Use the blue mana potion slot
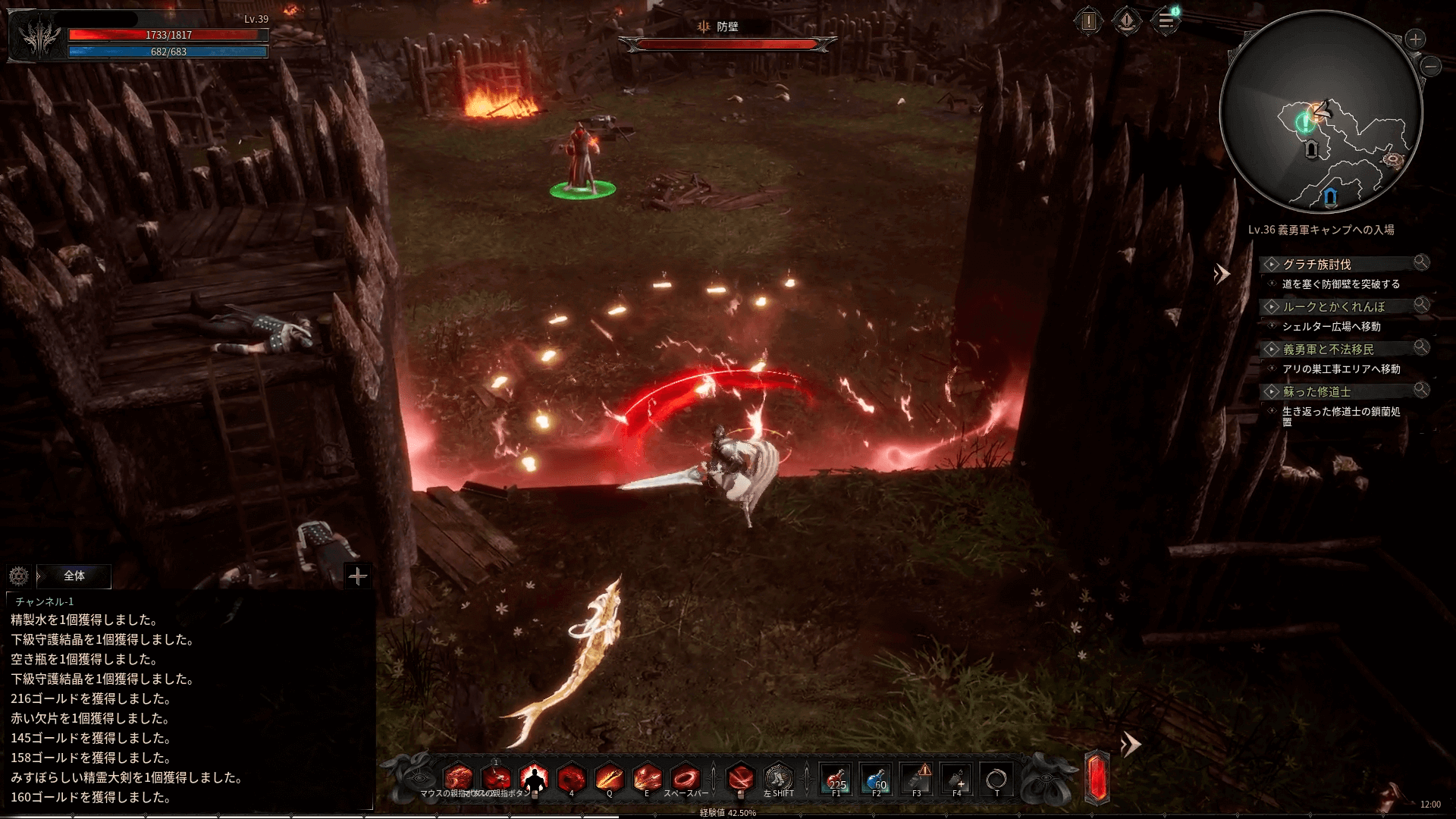Screen dimensions: 1456x819 pos(877,779)
